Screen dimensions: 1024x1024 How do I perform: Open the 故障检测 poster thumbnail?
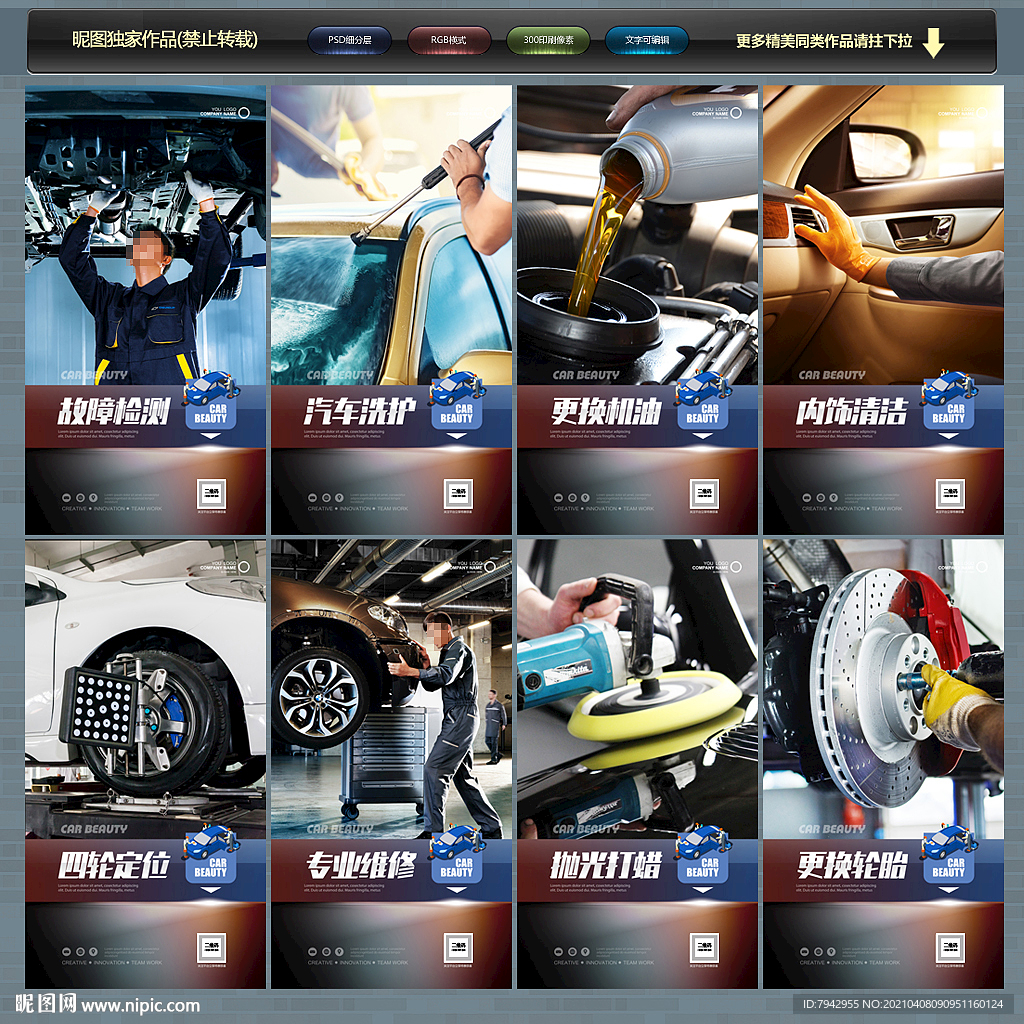146,310
